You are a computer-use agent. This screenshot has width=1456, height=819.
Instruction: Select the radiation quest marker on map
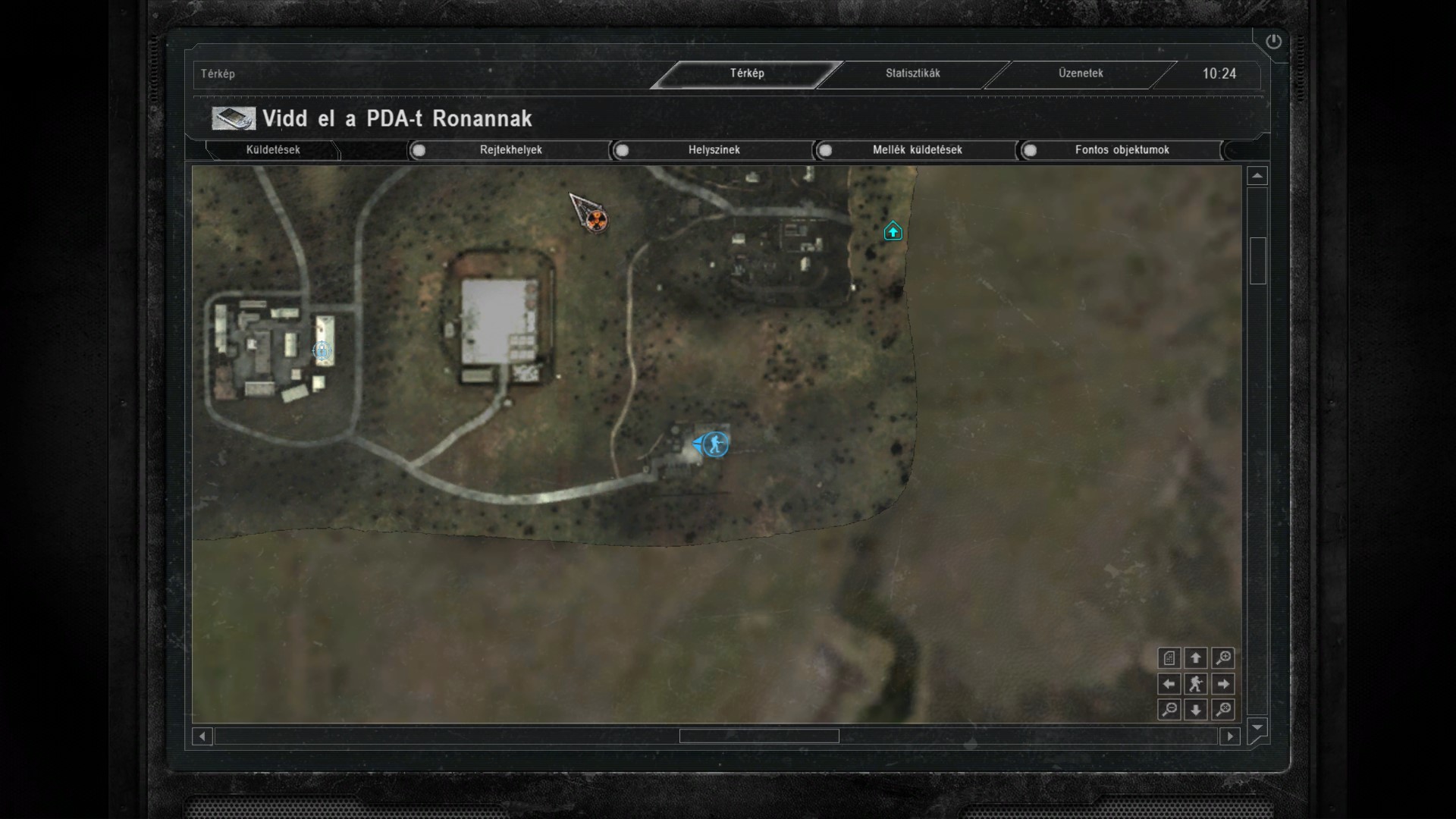coord(598,221)
